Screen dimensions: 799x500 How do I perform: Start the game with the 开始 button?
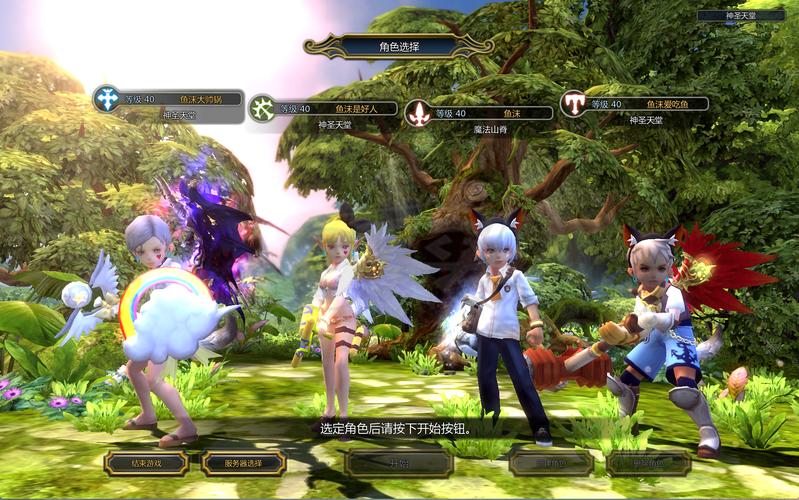point(398,462)
